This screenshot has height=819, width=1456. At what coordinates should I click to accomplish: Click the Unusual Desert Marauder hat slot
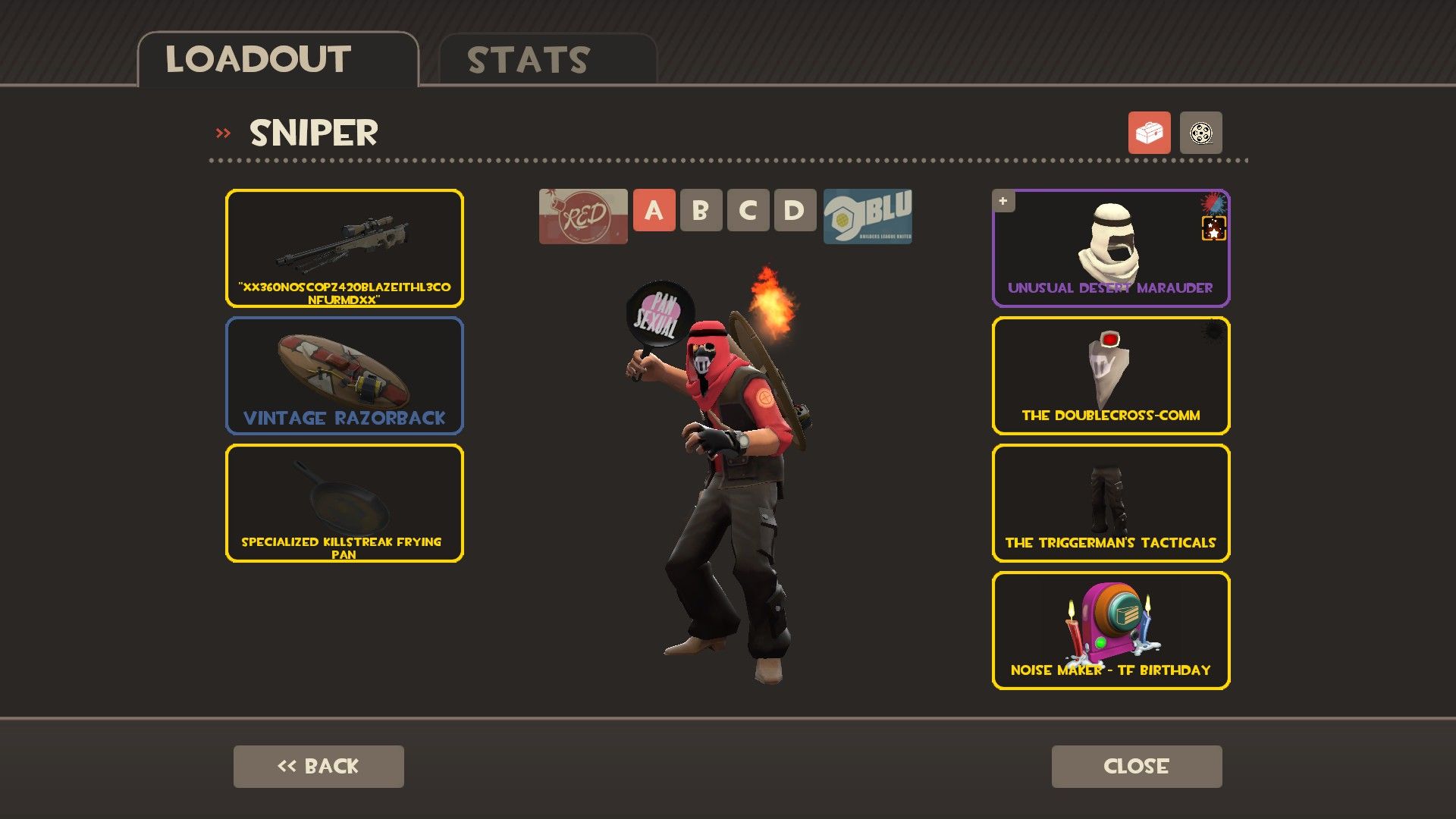pyautogui.click(x=1110, y=248)
